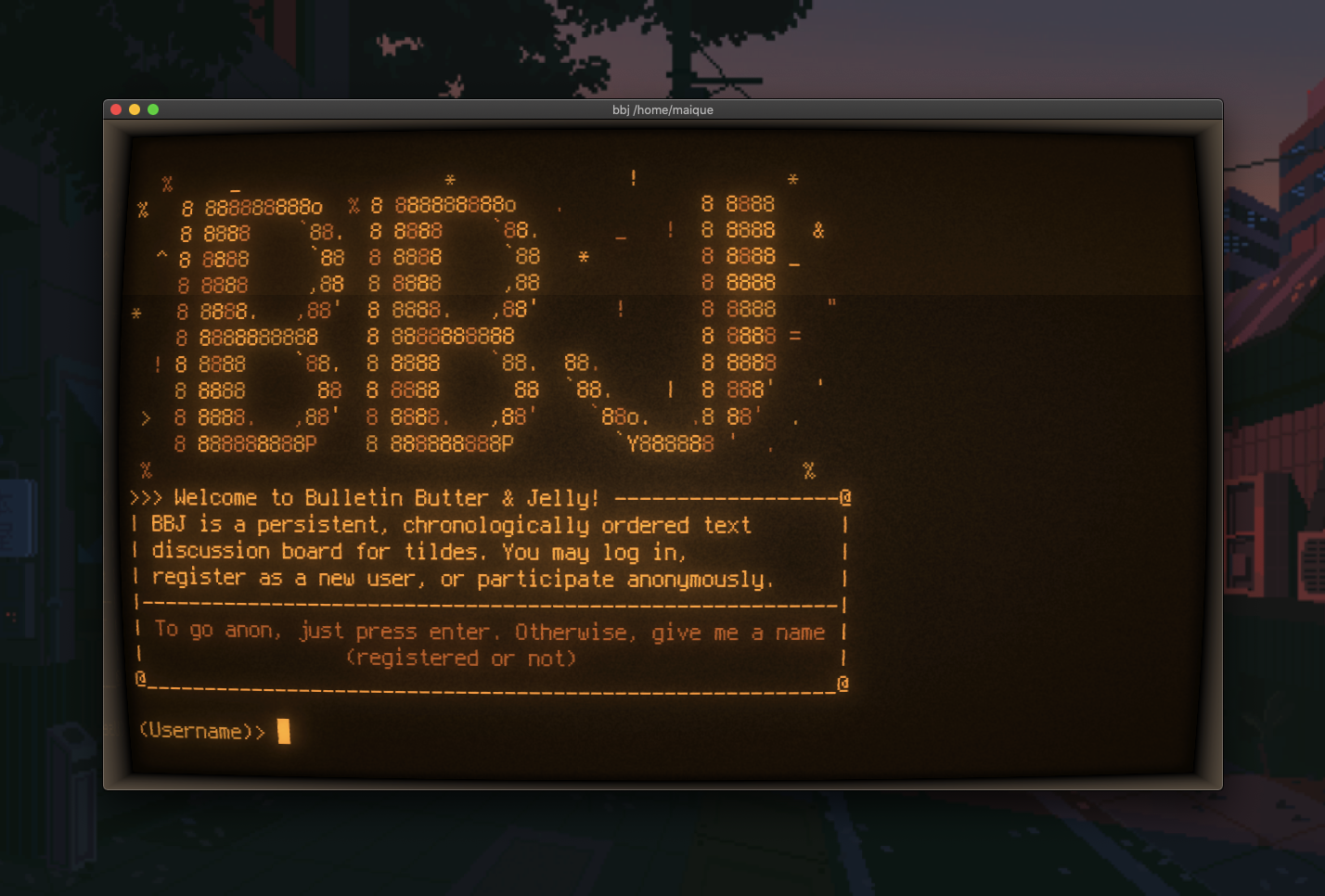Click the green zoom traffic light

151,109
